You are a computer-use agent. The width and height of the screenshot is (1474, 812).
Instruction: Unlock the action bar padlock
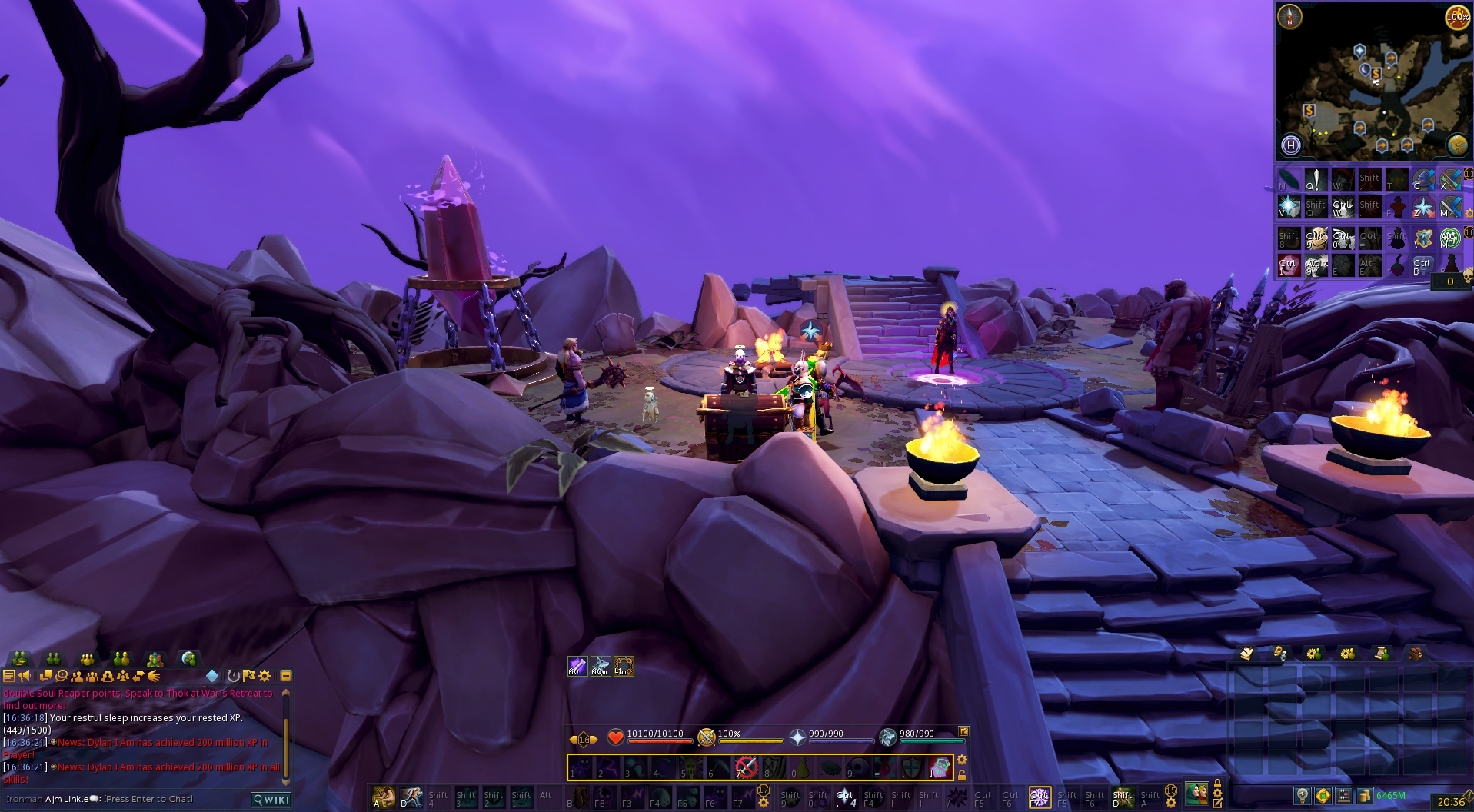click(x=963, y=775)
